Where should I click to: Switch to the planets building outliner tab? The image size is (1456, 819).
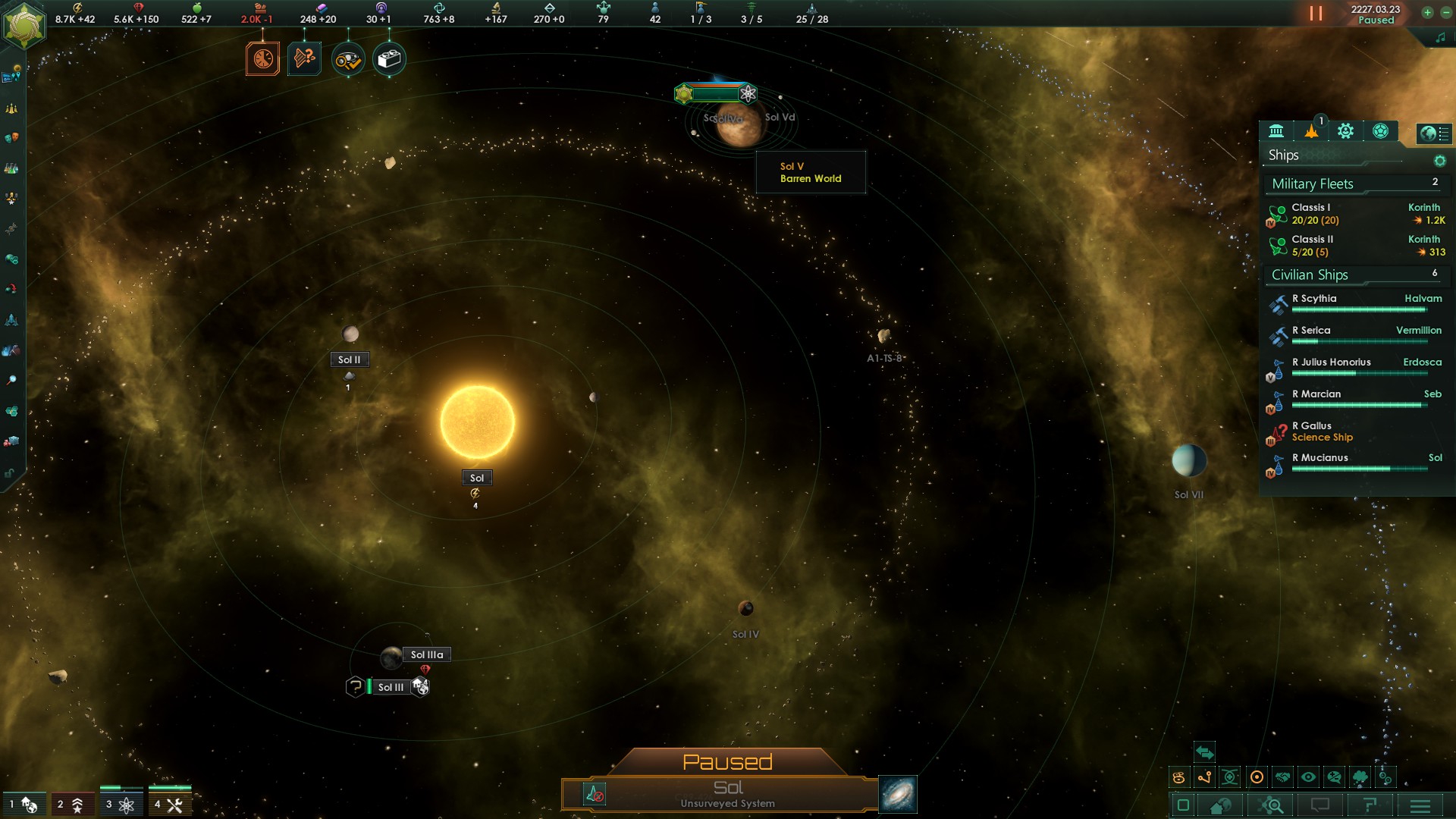(x=1276, y=131)
